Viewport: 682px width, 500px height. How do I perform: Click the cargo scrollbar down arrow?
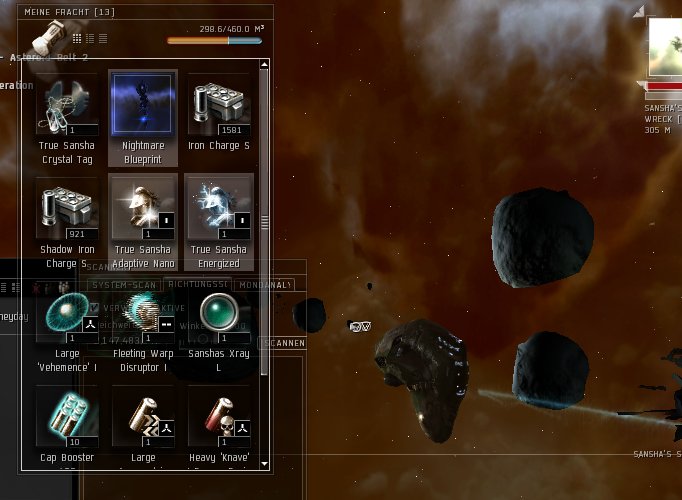click(x=264, y=464)
